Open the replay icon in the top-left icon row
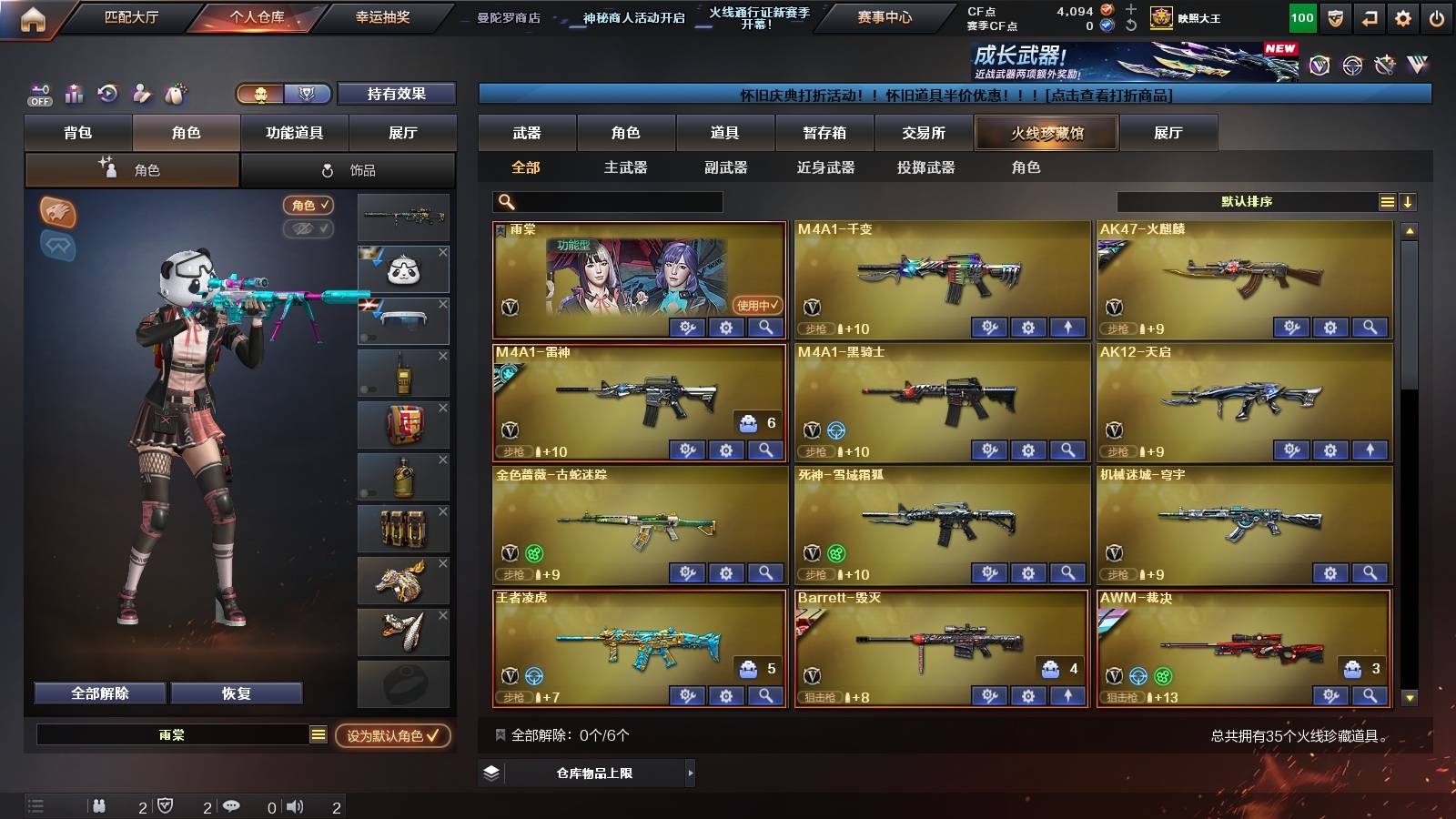Viewport: 1456px width, 819px height. click(x=107, y=94)
